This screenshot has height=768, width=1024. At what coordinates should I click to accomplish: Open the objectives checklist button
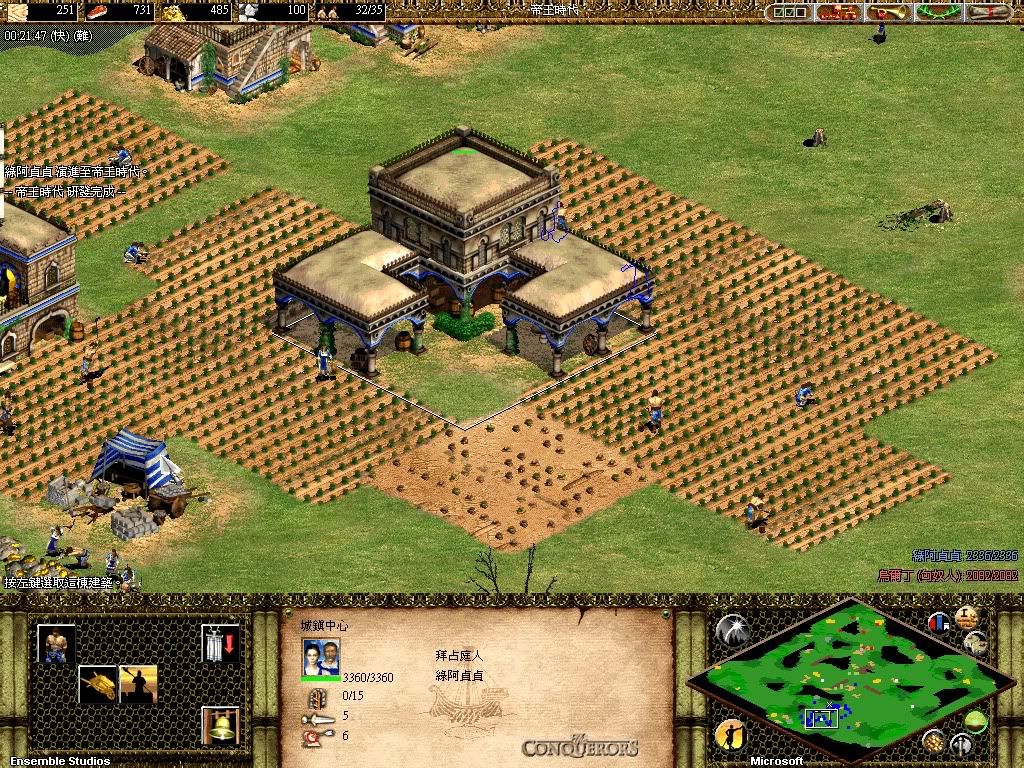point(790,12)
